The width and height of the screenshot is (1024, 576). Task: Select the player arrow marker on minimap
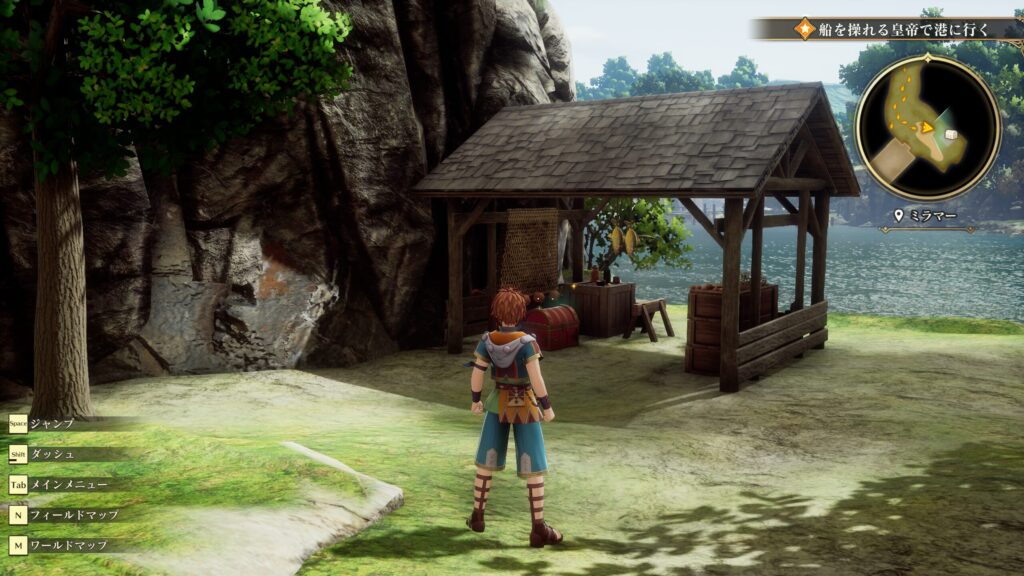(926, 128)
